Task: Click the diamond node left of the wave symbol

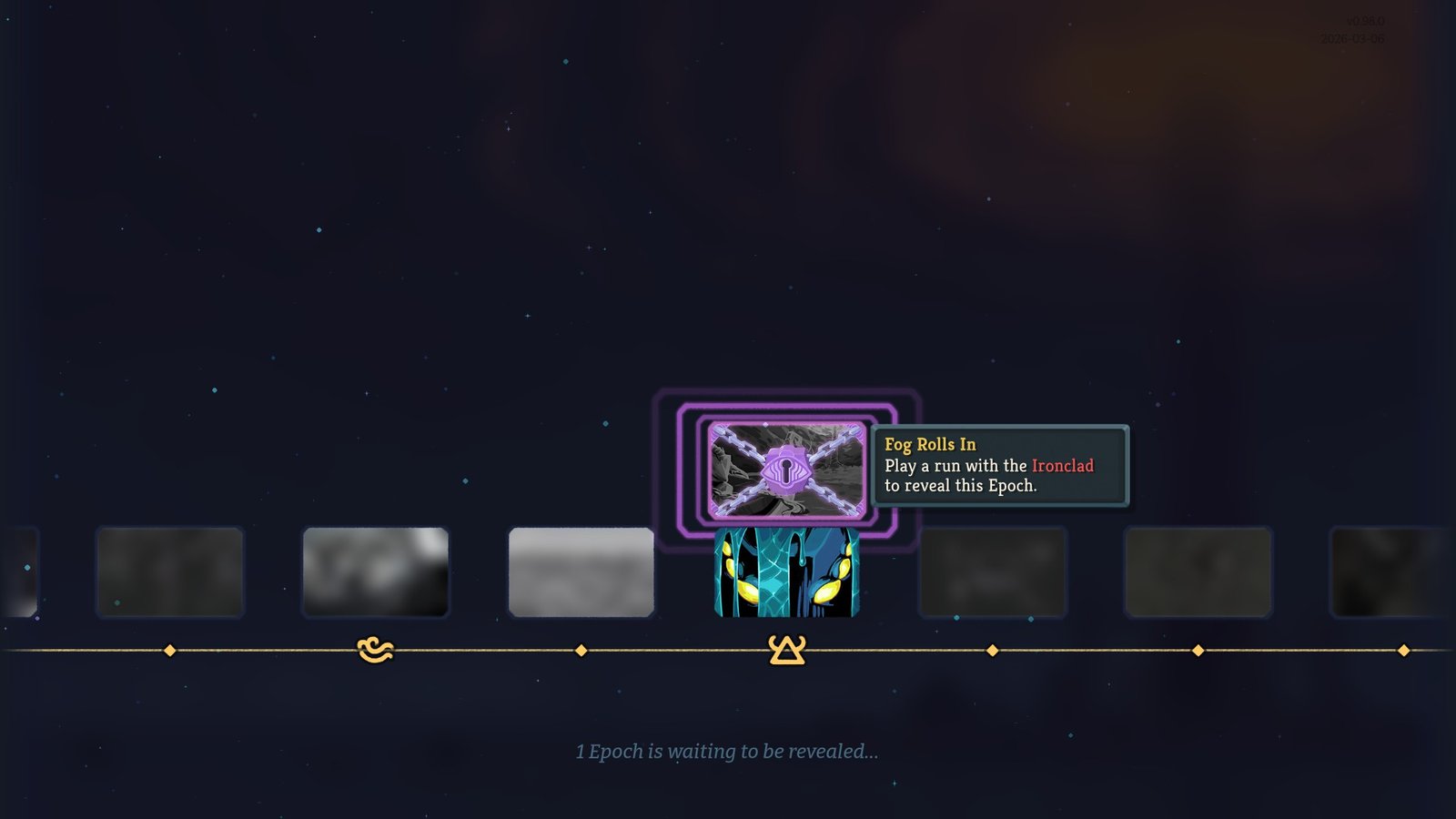Action: [169, 650]
